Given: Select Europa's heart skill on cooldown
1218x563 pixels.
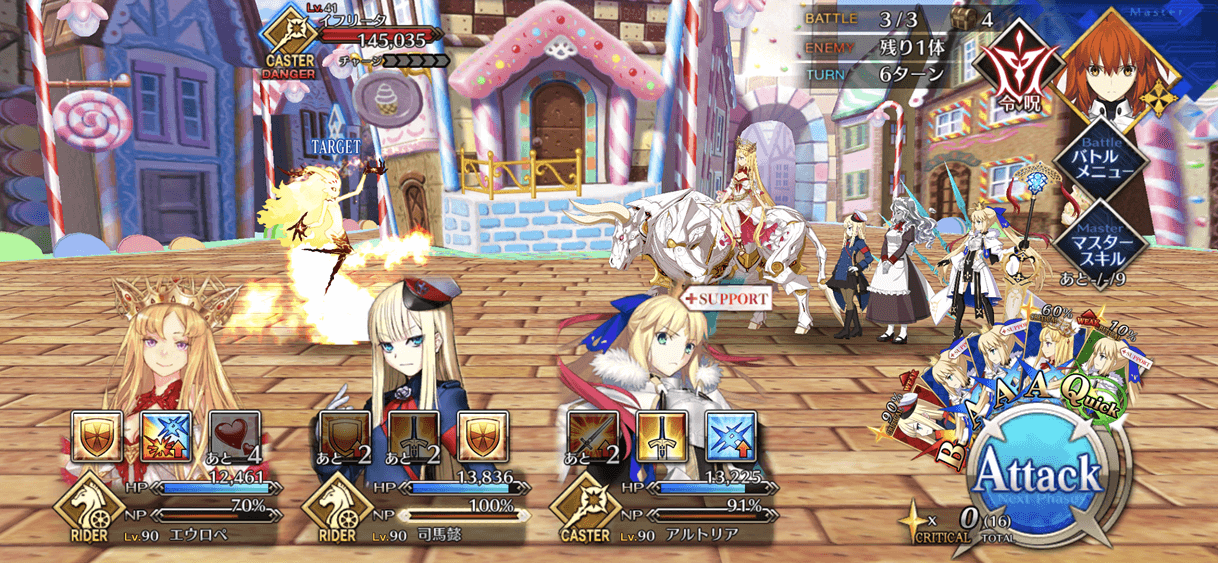Looking at the screenshot, I should tap(233, 435).
